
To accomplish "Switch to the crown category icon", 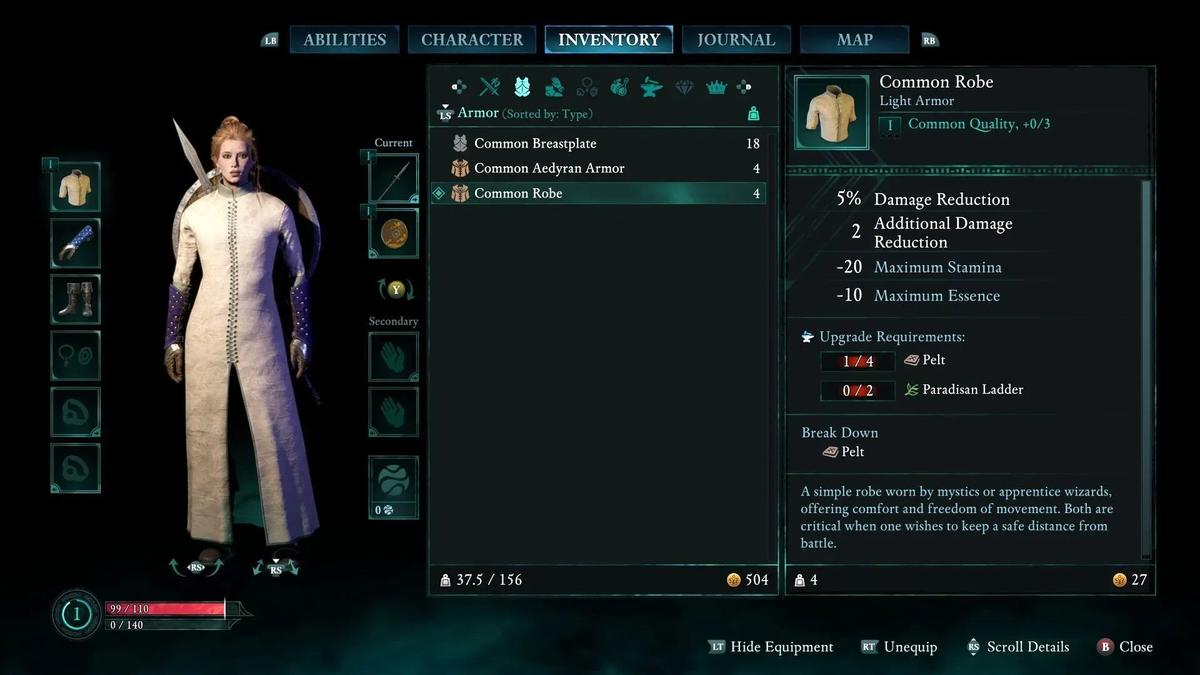I will [716, 87].
